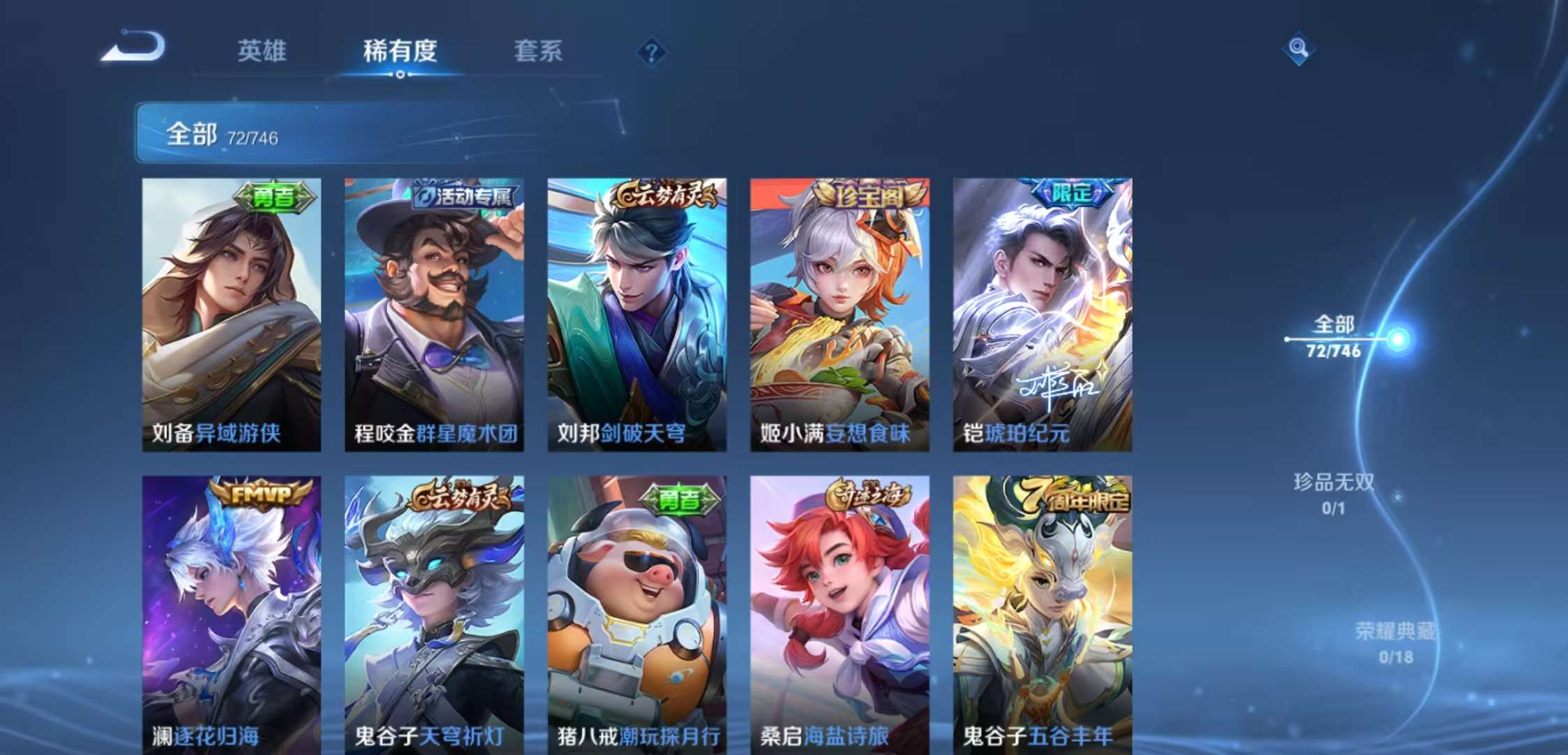Open the search magnifier at top right
The height and width of the screenshot is (755, 1568).
pyautogui.click(x=1297, y=48)
